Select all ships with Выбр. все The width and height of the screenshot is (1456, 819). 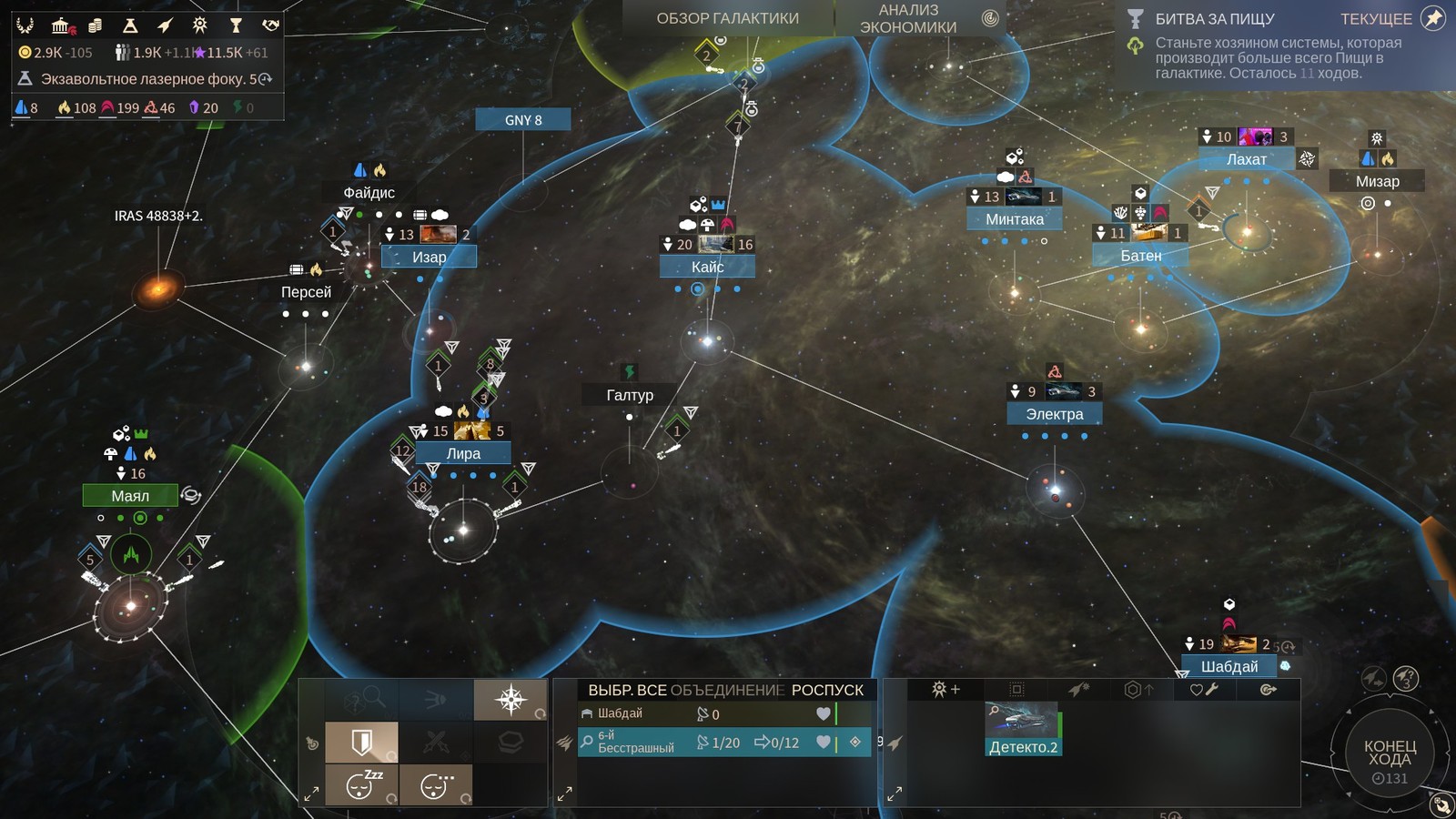(x=627, y=690)
